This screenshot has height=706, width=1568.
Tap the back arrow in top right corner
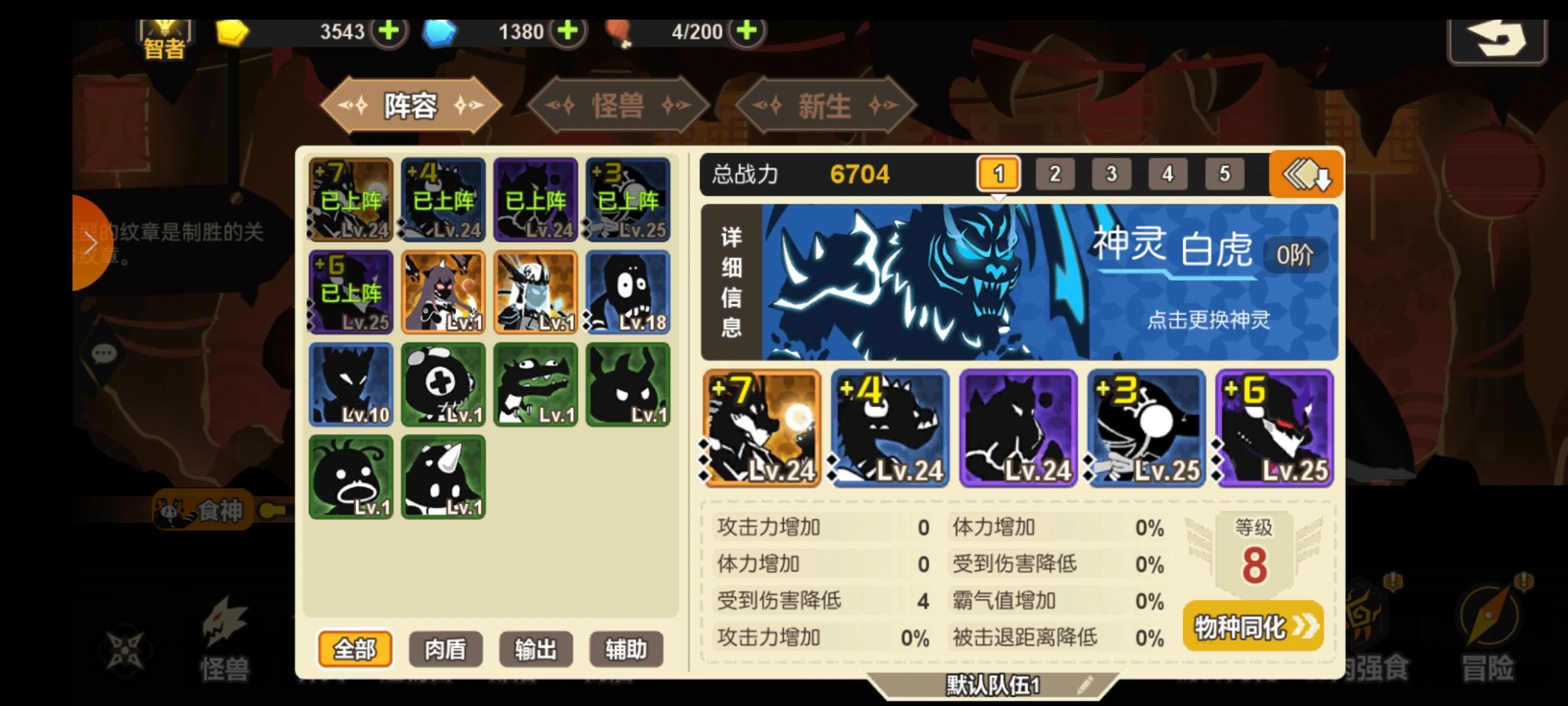[x=1497, y=41]
